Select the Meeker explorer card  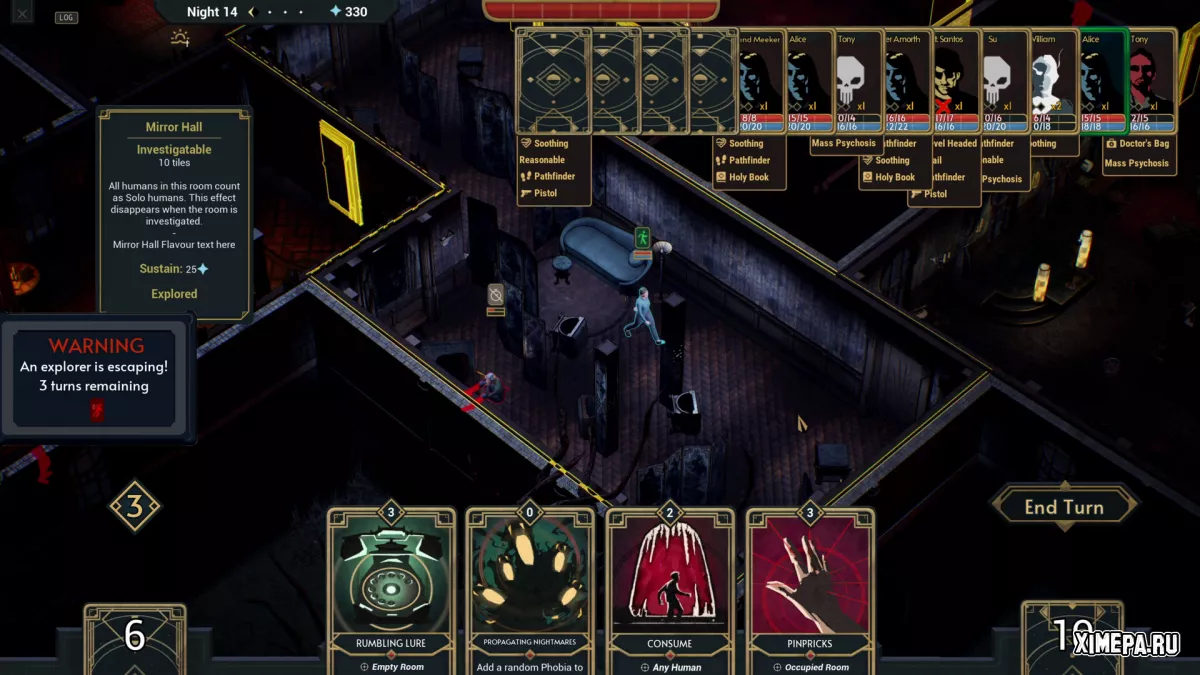pyautogui.click(x=760, y=82)
